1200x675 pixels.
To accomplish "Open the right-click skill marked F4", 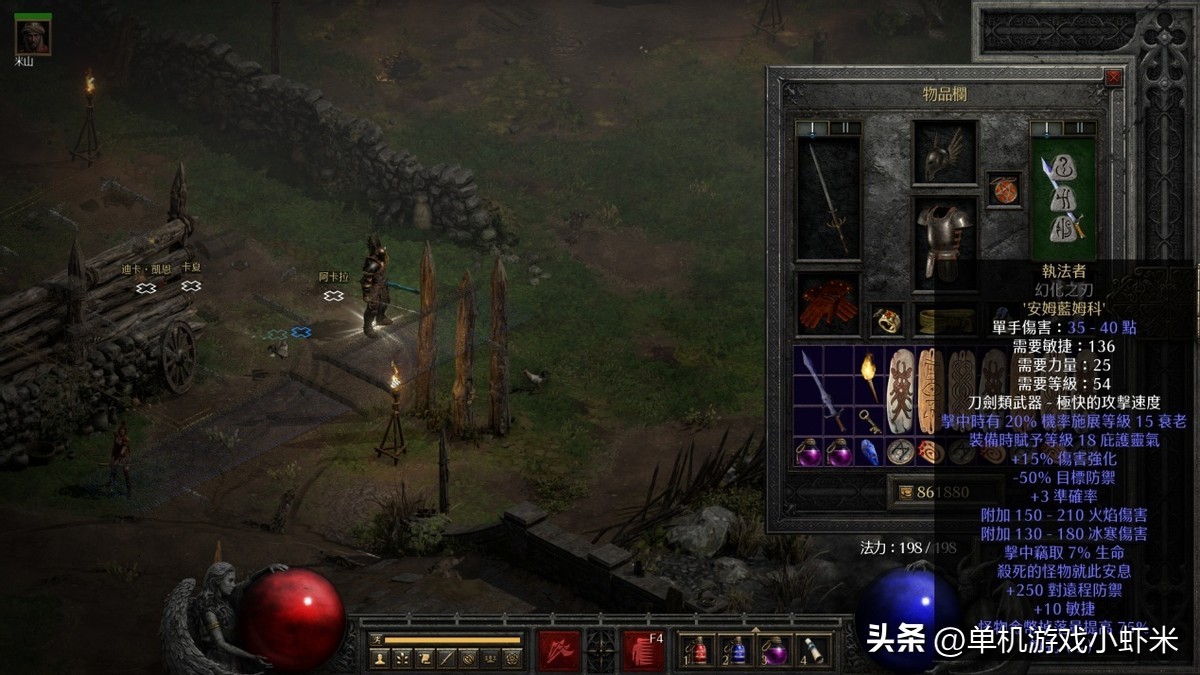I will click(x=644, y=650).
